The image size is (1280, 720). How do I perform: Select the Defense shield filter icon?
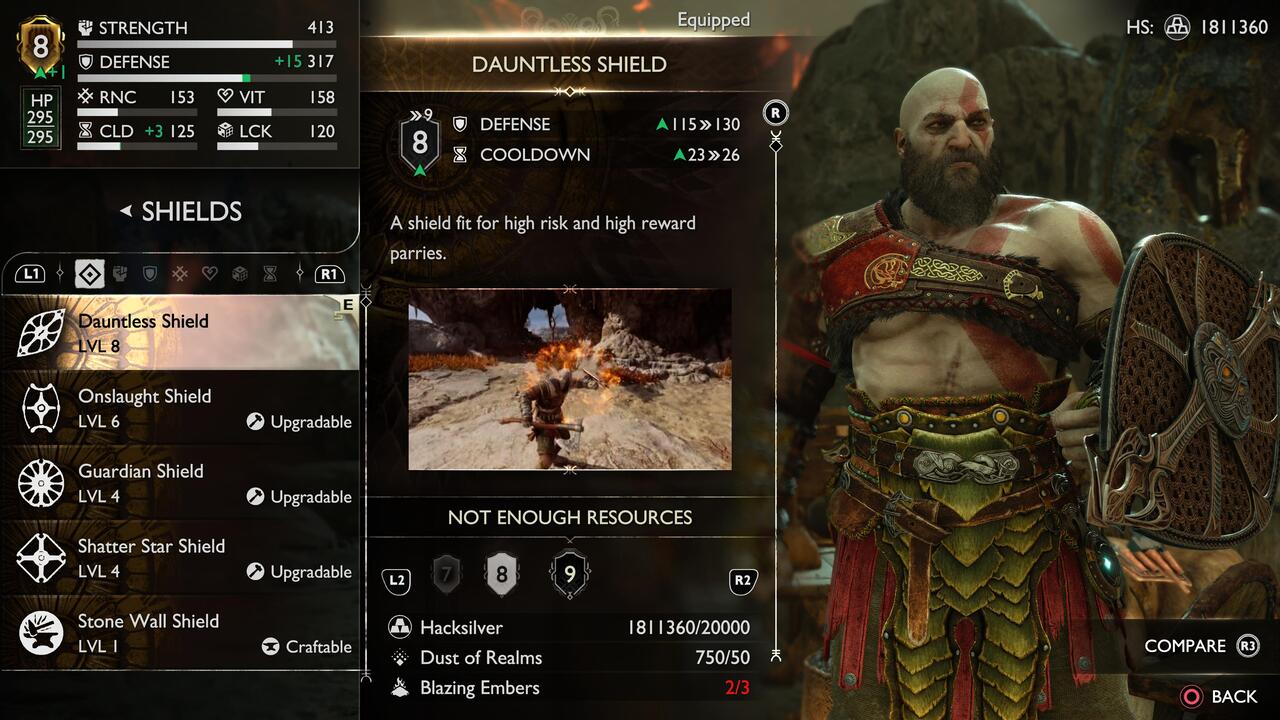tap(150, 273)
